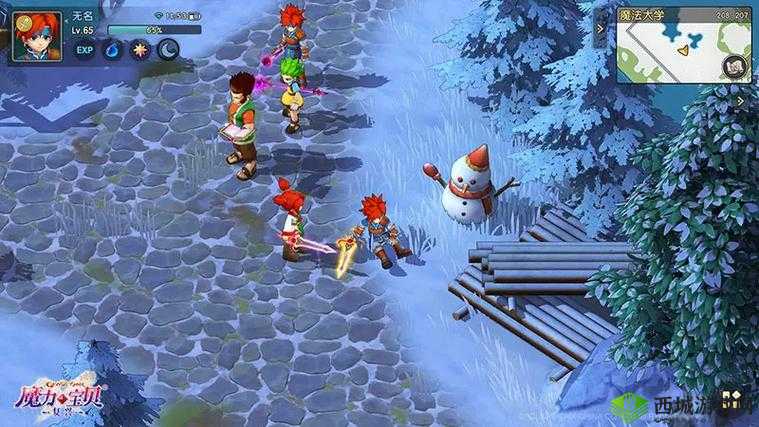Collapse the minimap with its side arrow
This screenshot has width=759, height=427.
(602, 30)
